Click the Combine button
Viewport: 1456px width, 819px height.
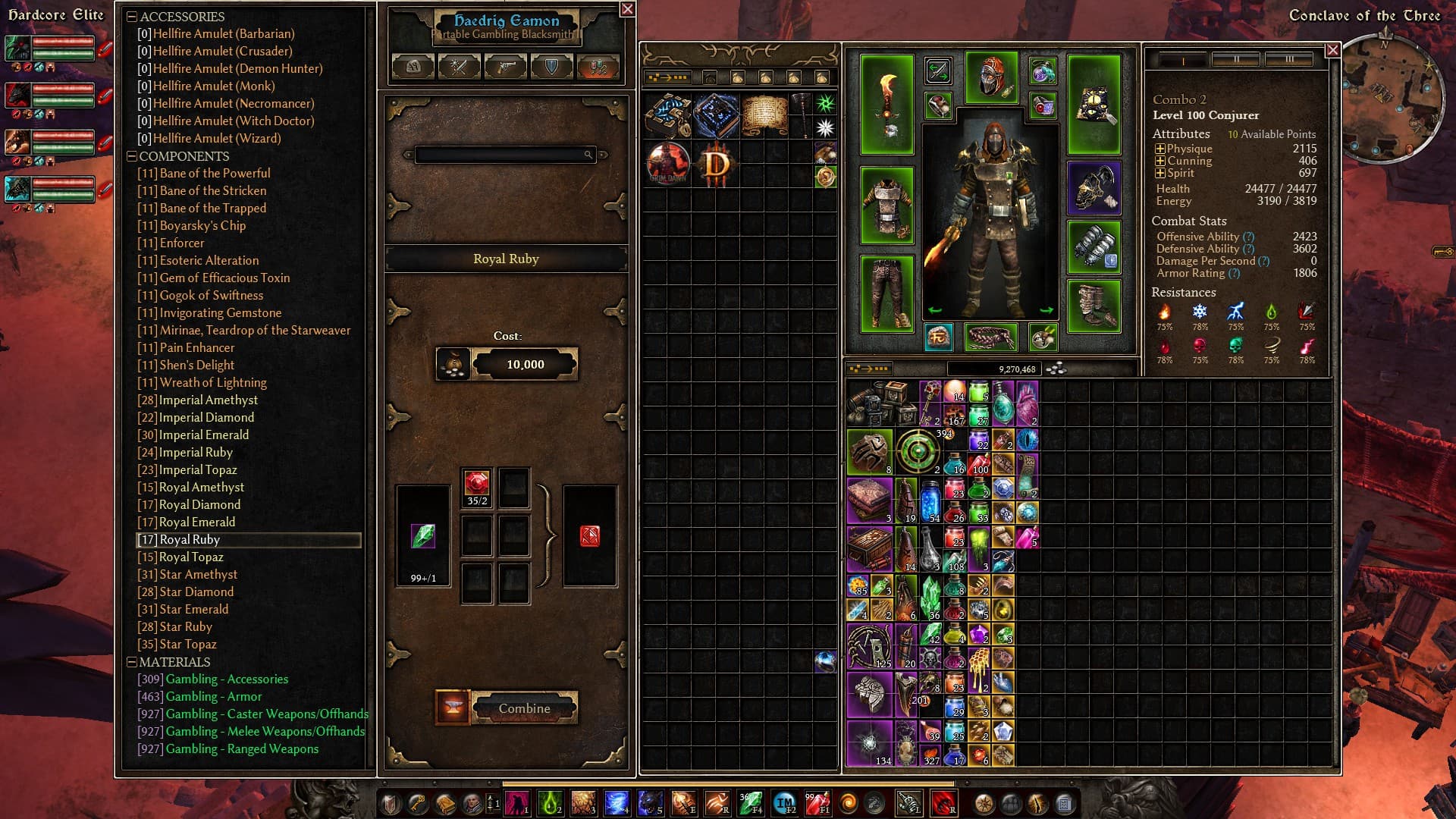(x=524, y=708)
